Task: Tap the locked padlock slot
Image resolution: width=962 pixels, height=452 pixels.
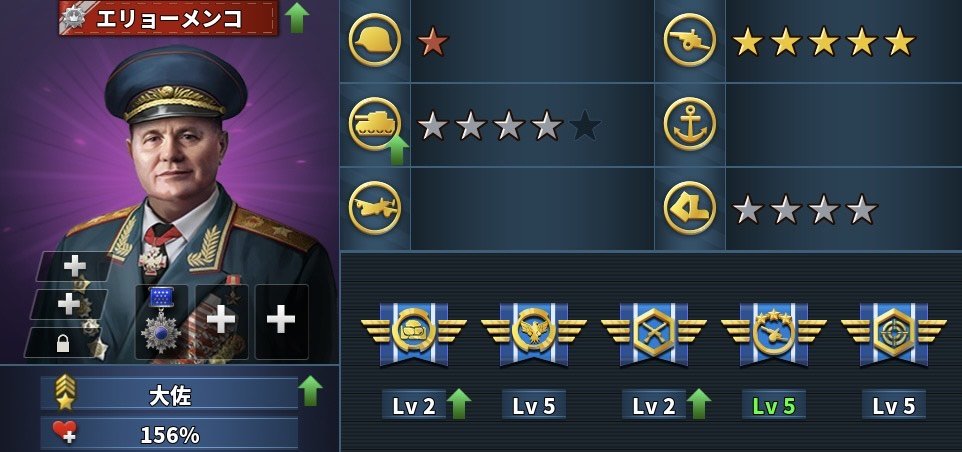Action: (63, 343)
